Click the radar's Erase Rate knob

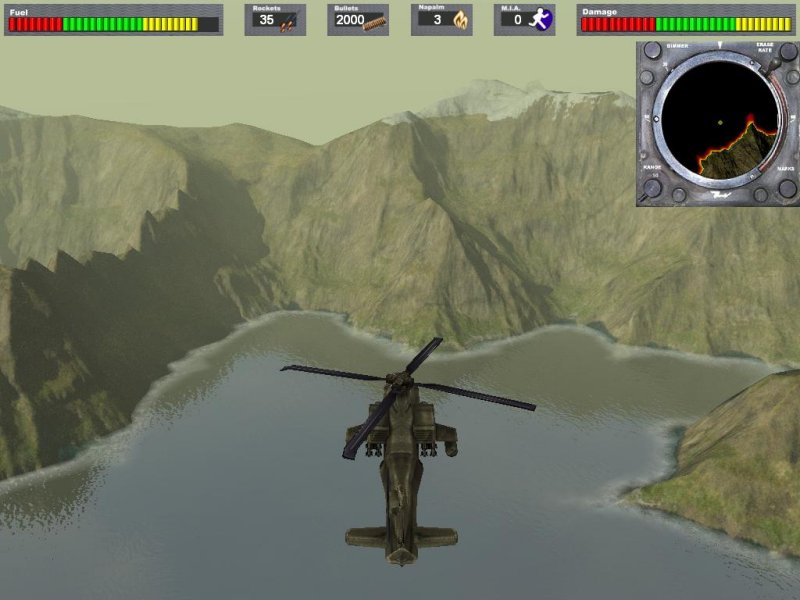tap(787, 50)
